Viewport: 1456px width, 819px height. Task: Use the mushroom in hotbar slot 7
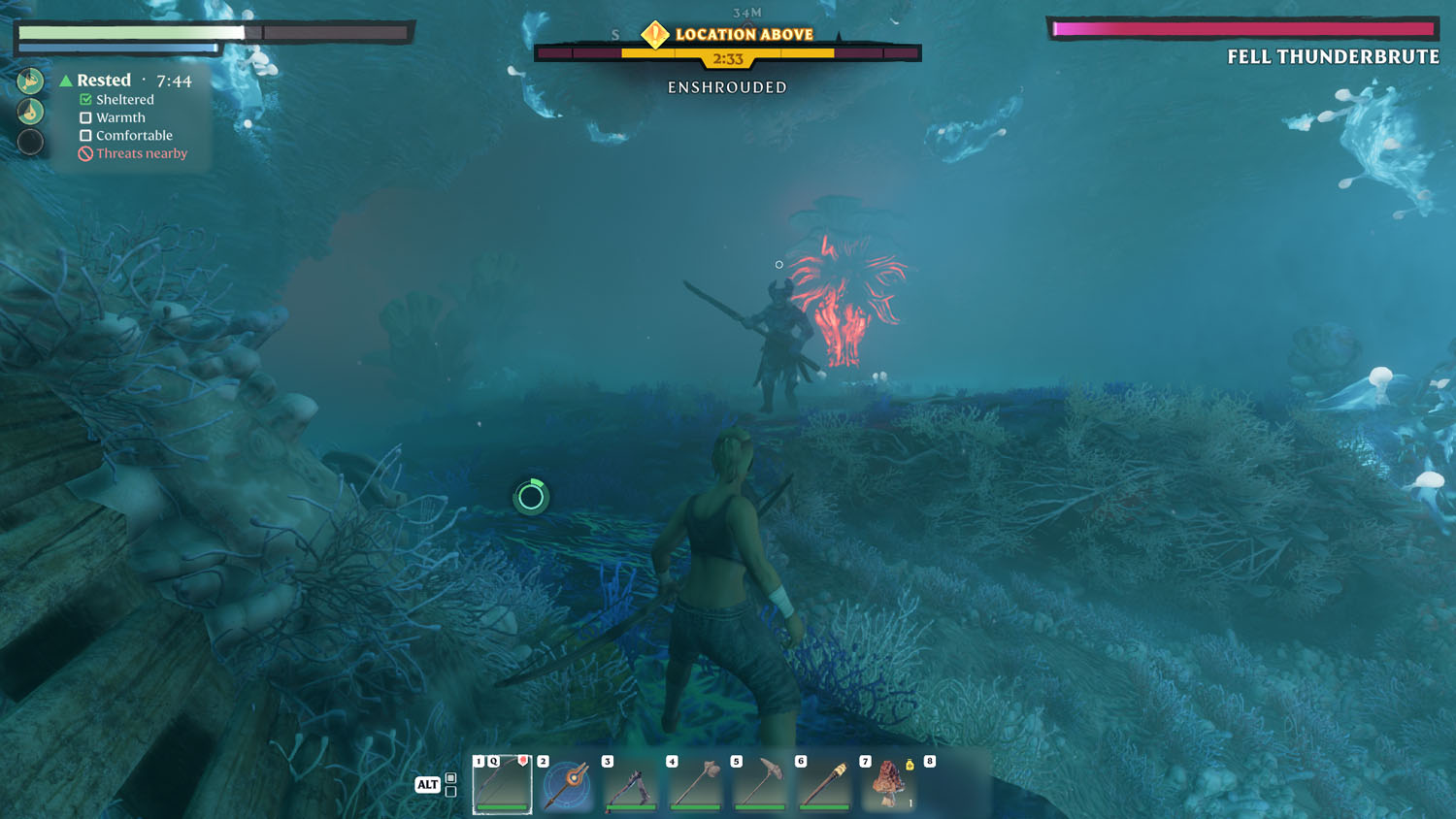pos(888,784)
